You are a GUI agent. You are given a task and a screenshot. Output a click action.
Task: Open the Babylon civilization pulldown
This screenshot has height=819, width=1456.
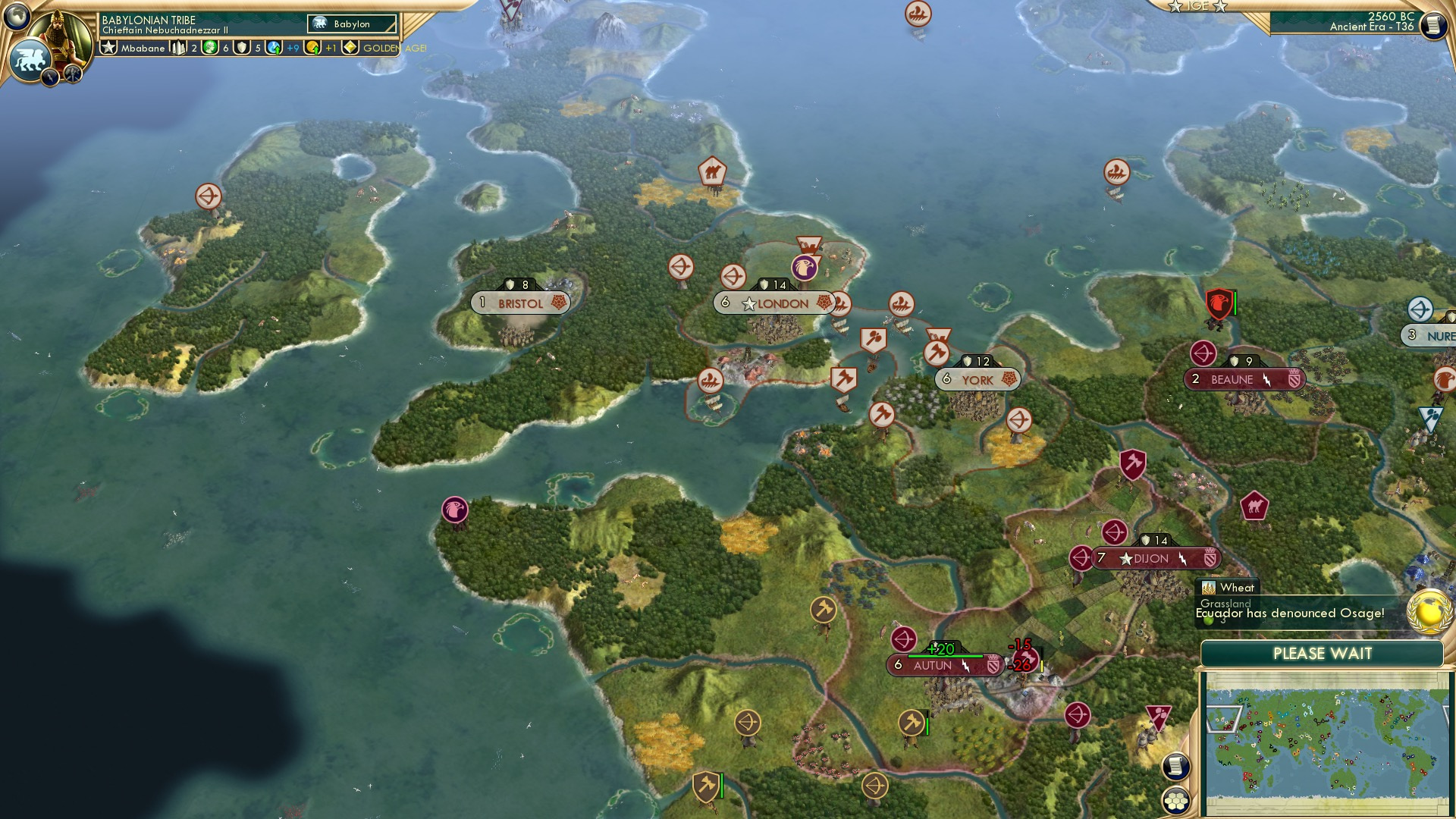point(350,24)
